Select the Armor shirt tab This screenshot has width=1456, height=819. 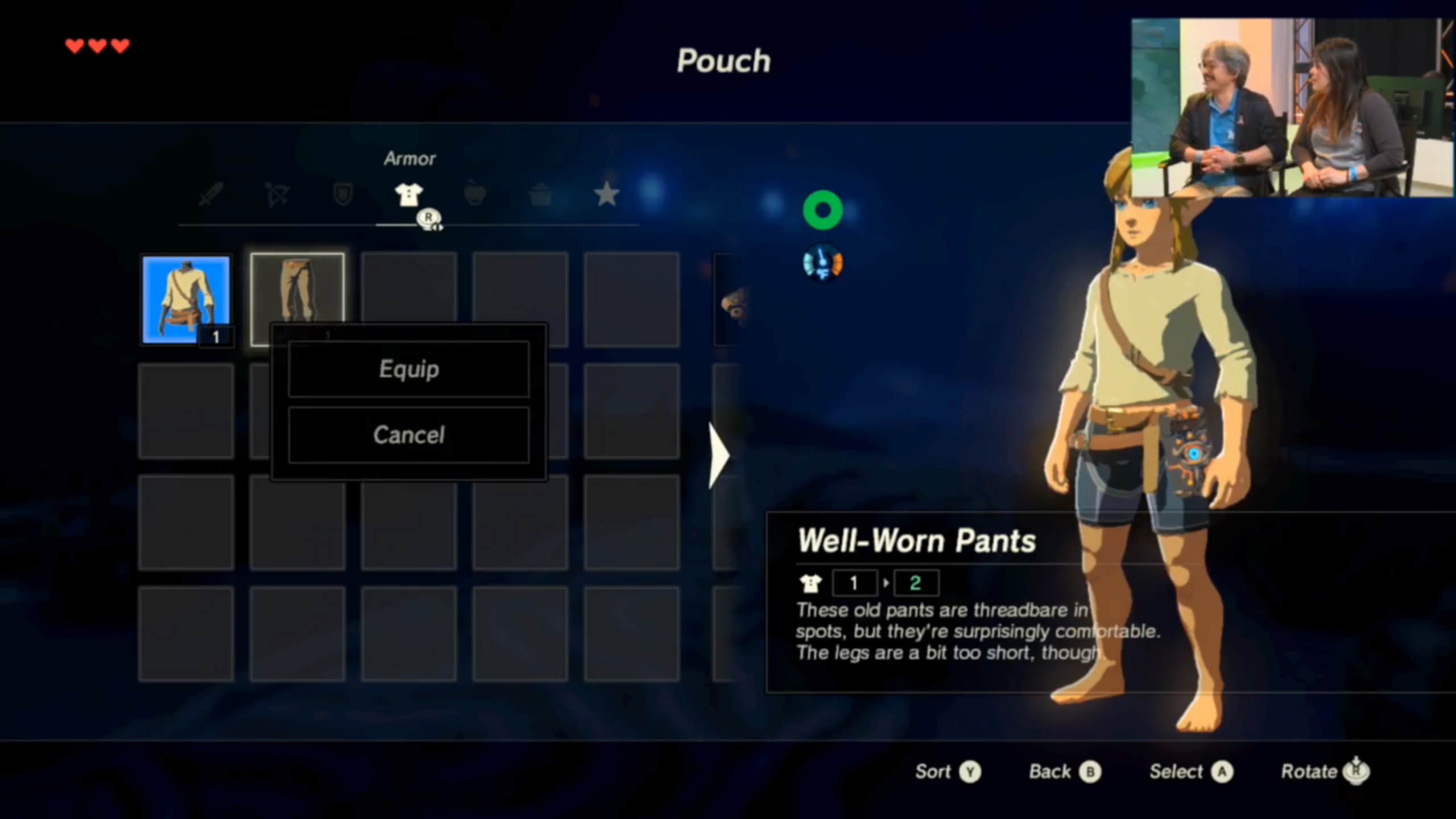[x=408, y=195]
